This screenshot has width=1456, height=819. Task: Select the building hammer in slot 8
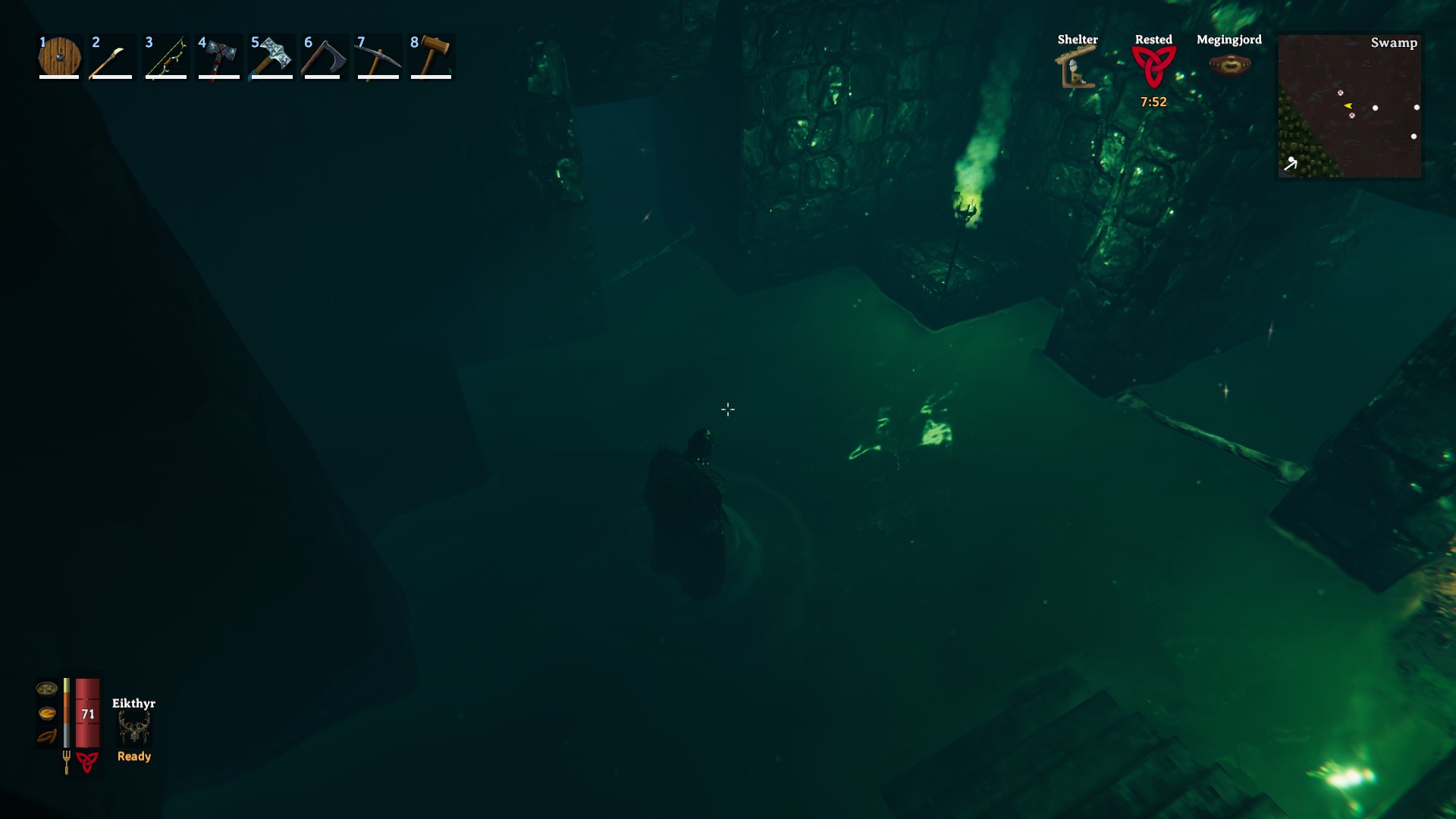(431, 57)
